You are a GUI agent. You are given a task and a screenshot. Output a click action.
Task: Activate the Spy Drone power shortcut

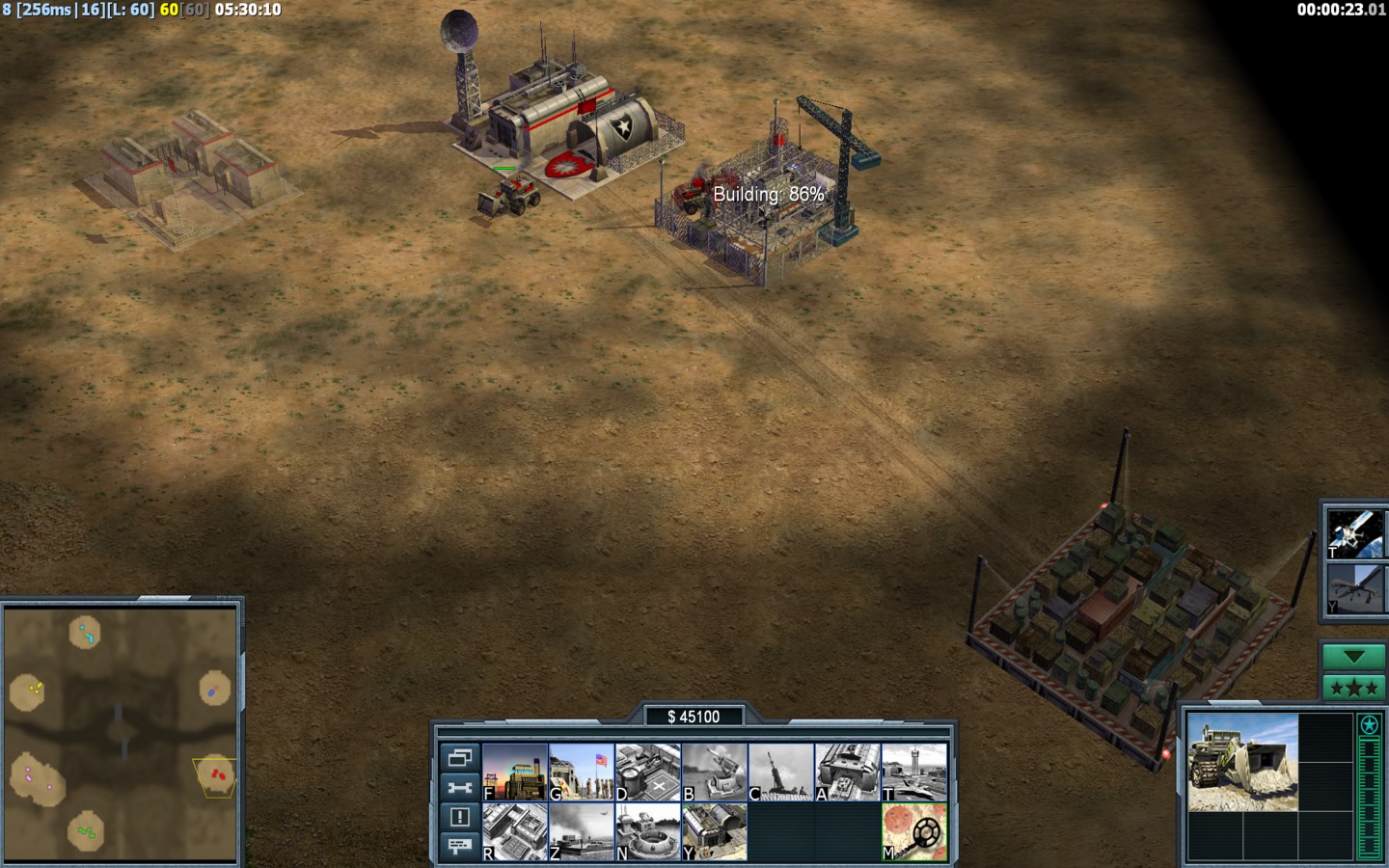[1355, 588]
